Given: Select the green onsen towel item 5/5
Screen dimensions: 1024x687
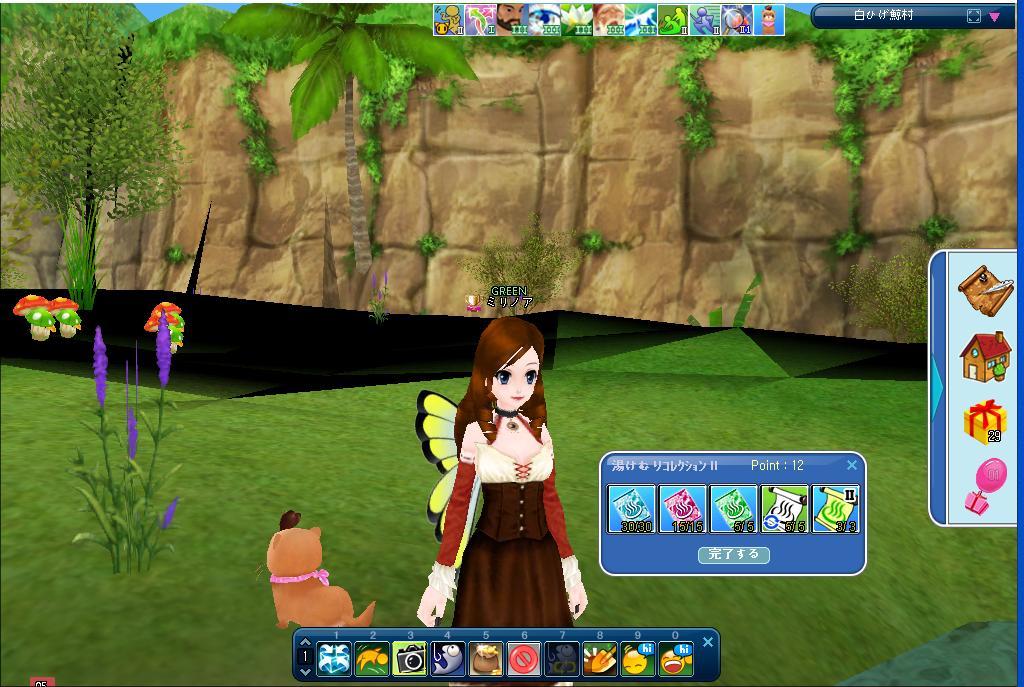Looking at the screenshot, I should (x=733, y=509).
